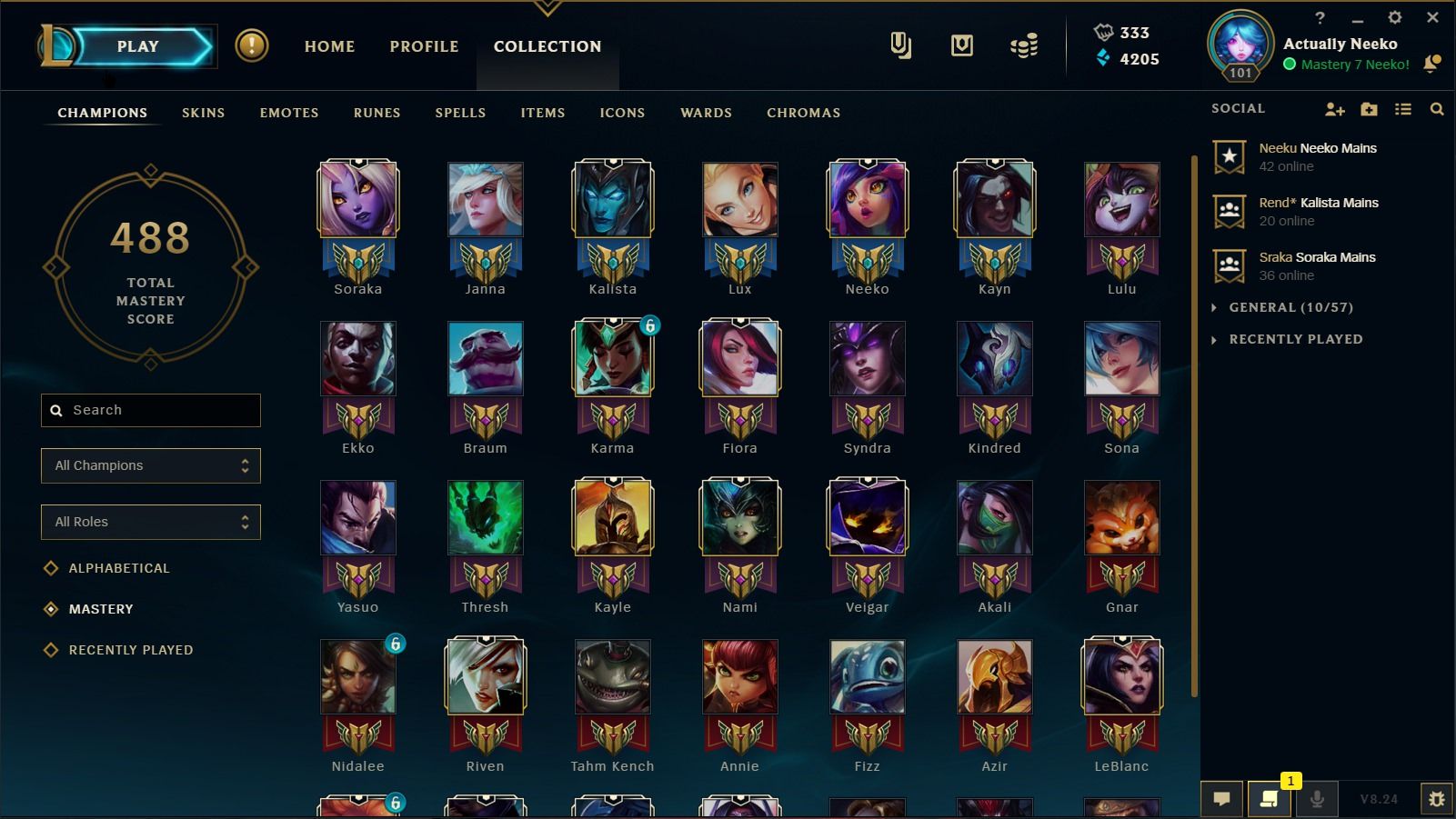Screen dimensions: 1456x819
Task: Click the notifications bell icon
Action: 1433,65
